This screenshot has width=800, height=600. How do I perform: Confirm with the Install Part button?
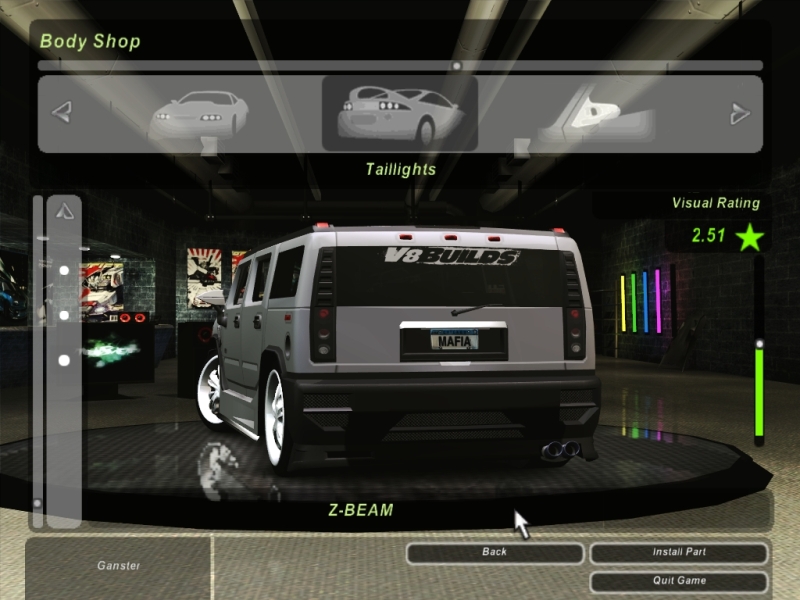pyautogui.click(x=679, y=552)
